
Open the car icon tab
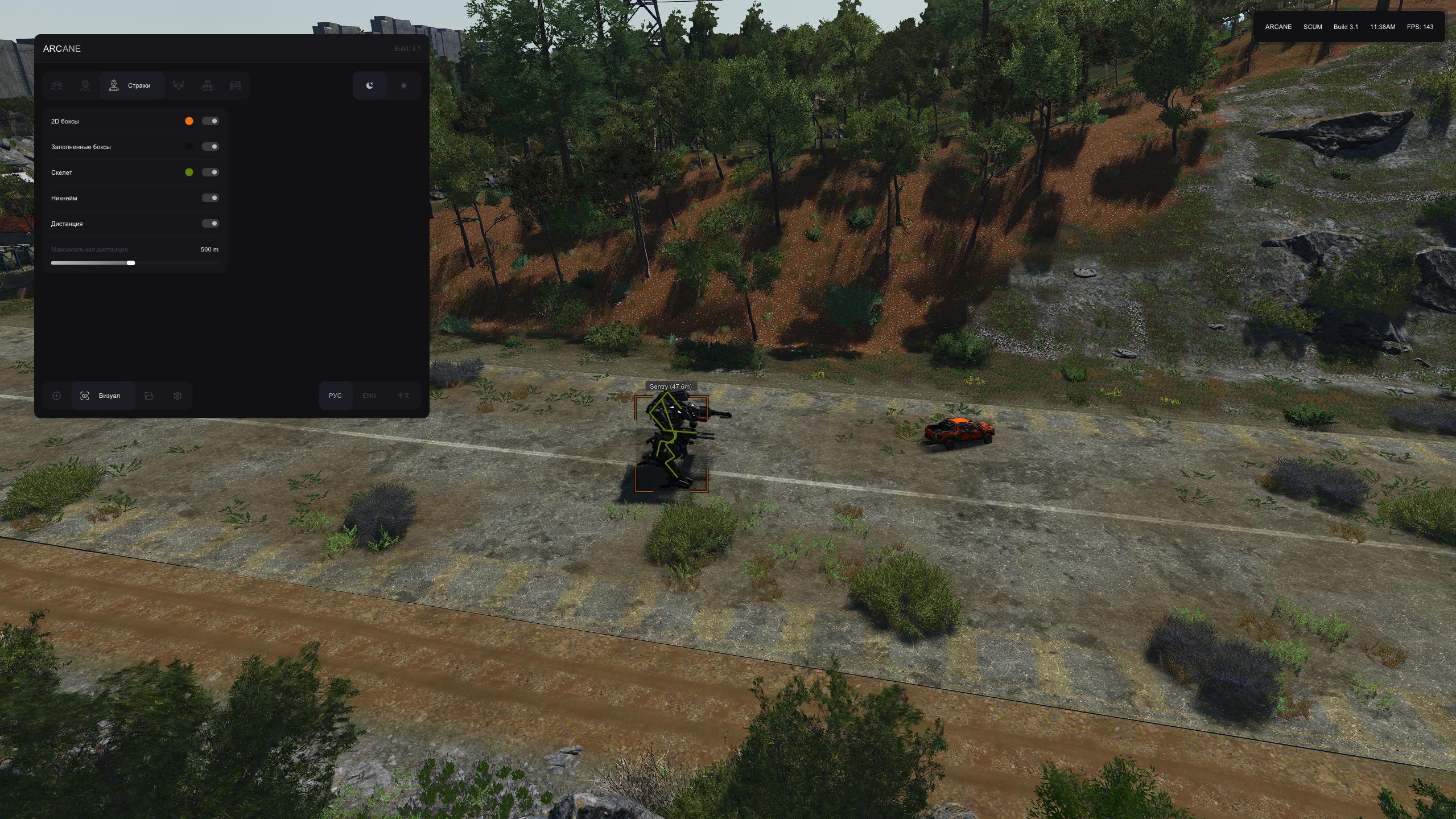[236, 85]
